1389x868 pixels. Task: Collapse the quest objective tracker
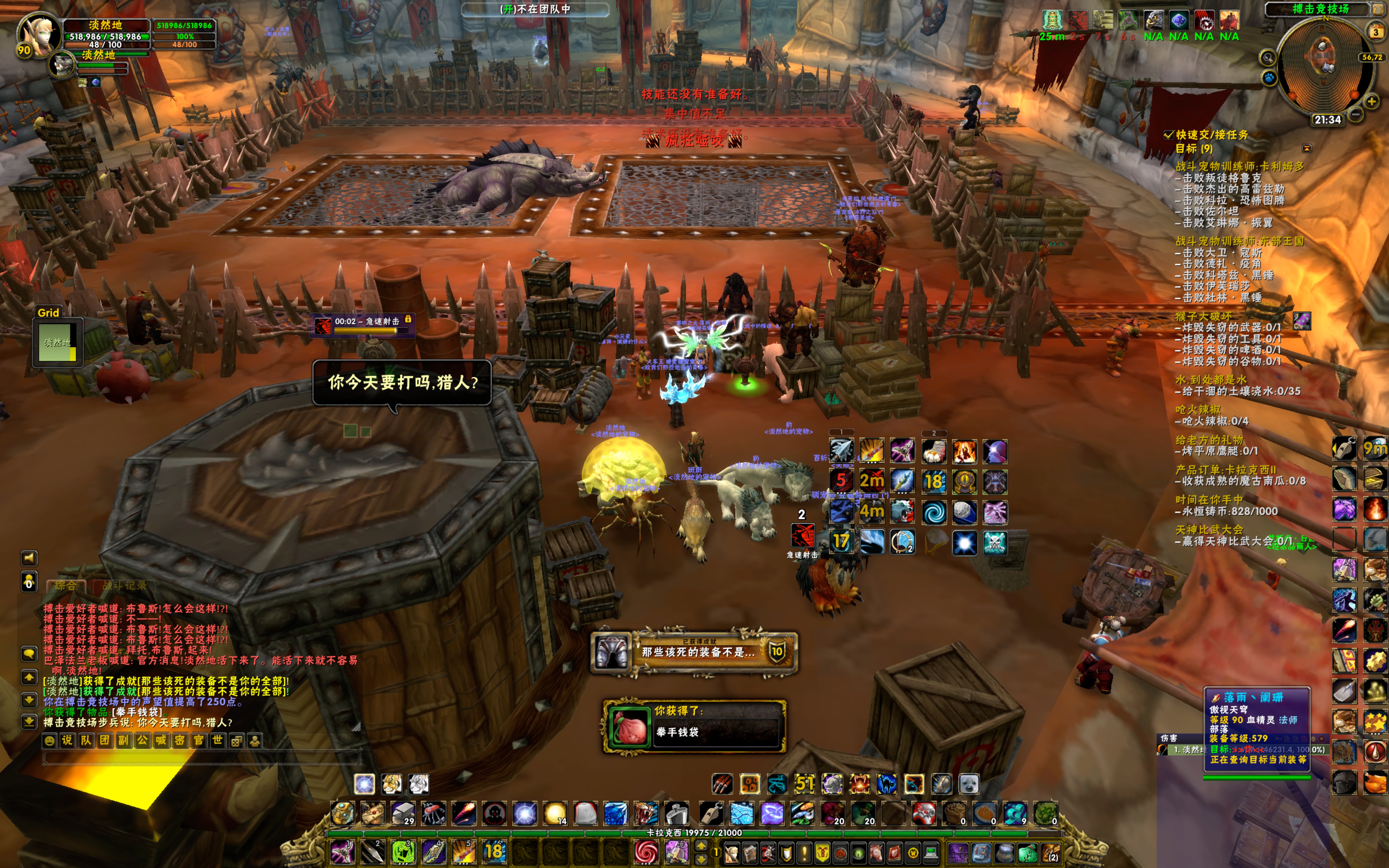pyautogui.click(x=1307, y=149)
